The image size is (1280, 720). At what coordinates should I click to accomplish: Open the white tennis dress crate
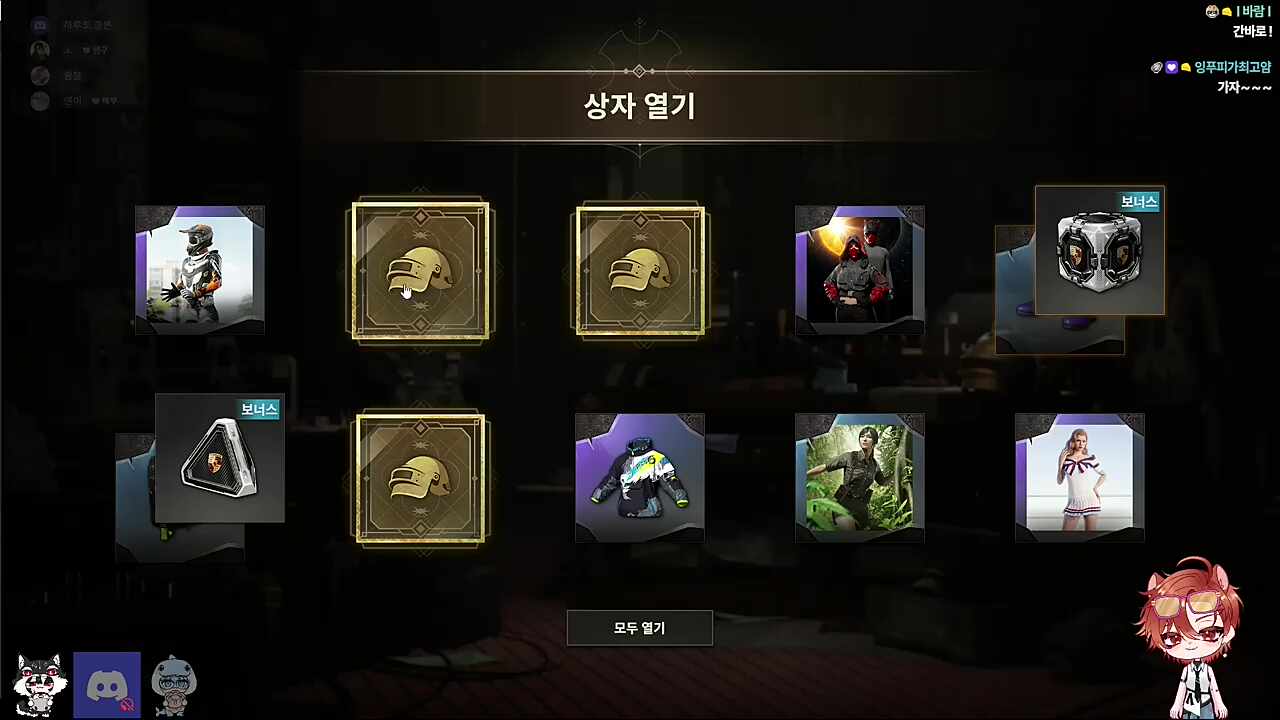click(1080, 477)
